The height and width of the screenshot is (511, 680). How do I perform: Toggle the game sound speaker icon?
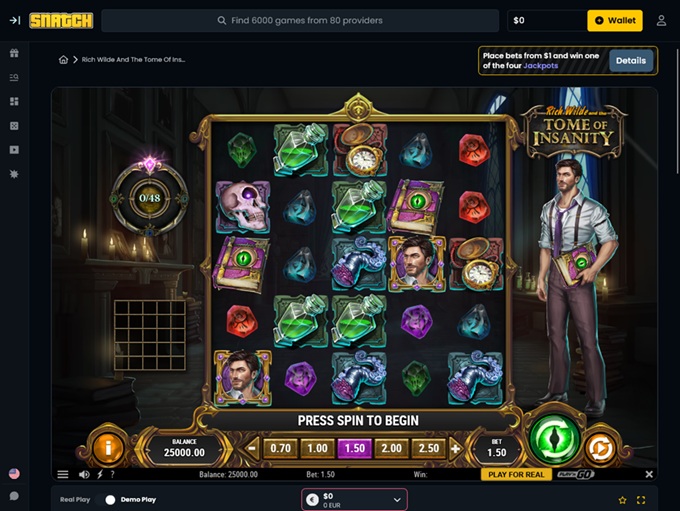(84, 475)
